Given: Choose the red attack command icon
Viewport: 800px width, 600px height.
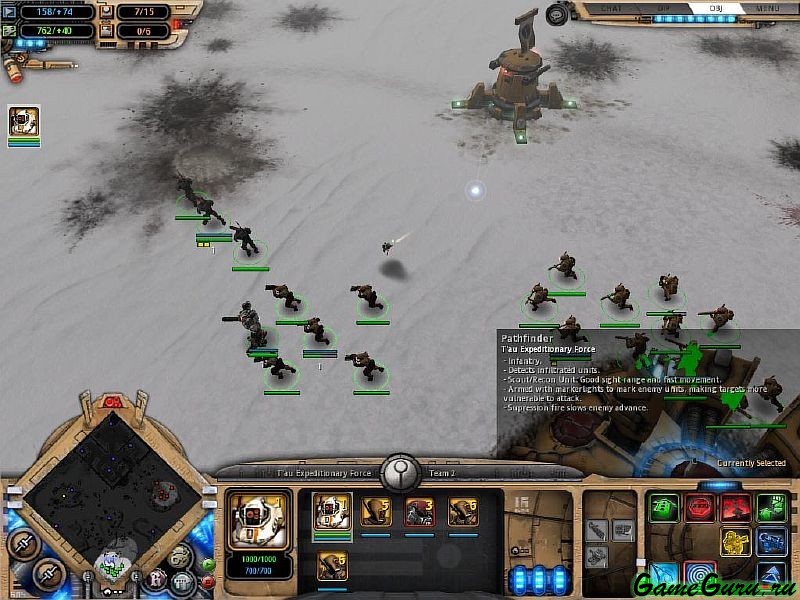Looking at the screenshot, I should click(x=735, y=506).
